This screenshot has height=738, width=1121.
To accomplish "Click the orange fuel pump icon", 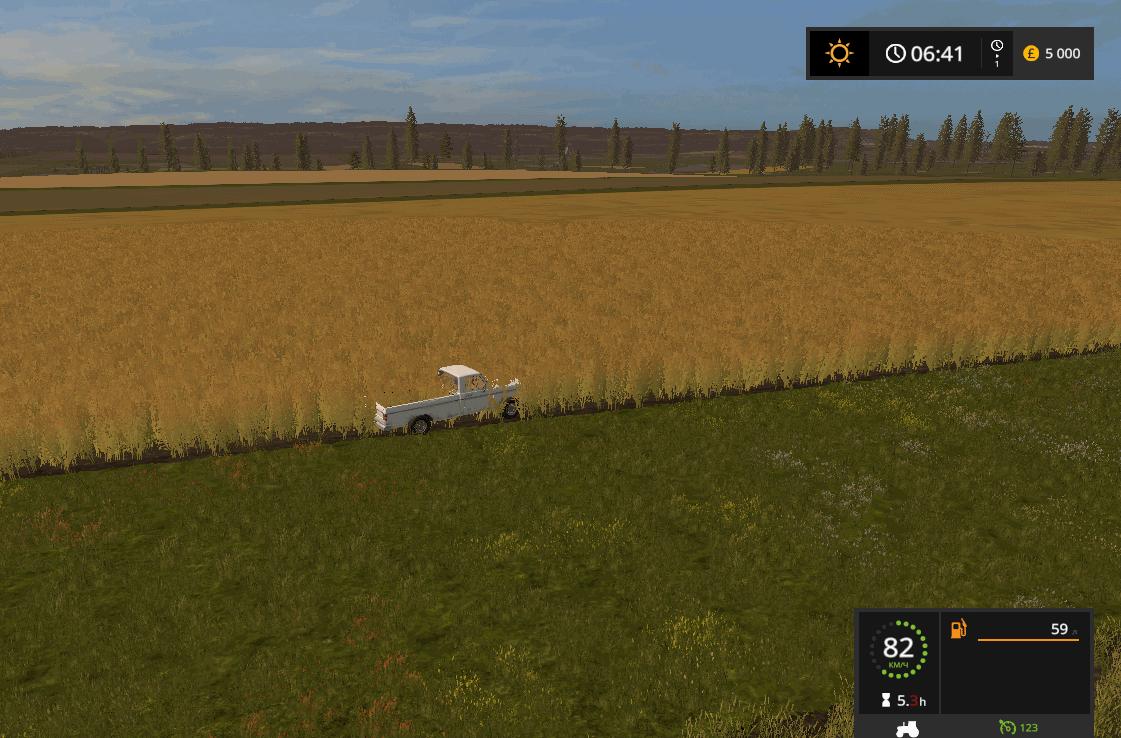I will coord(958,629).
